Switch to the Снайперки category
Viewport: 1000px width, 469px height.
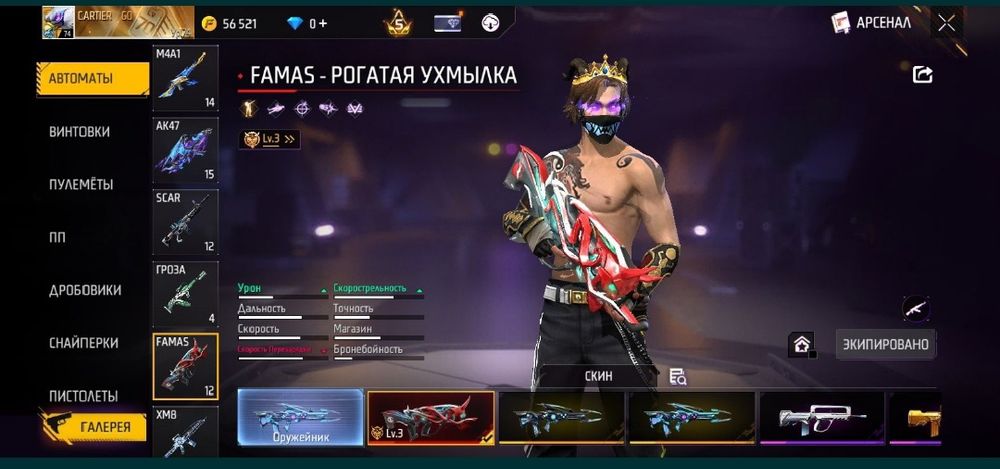tap(84, 343)
